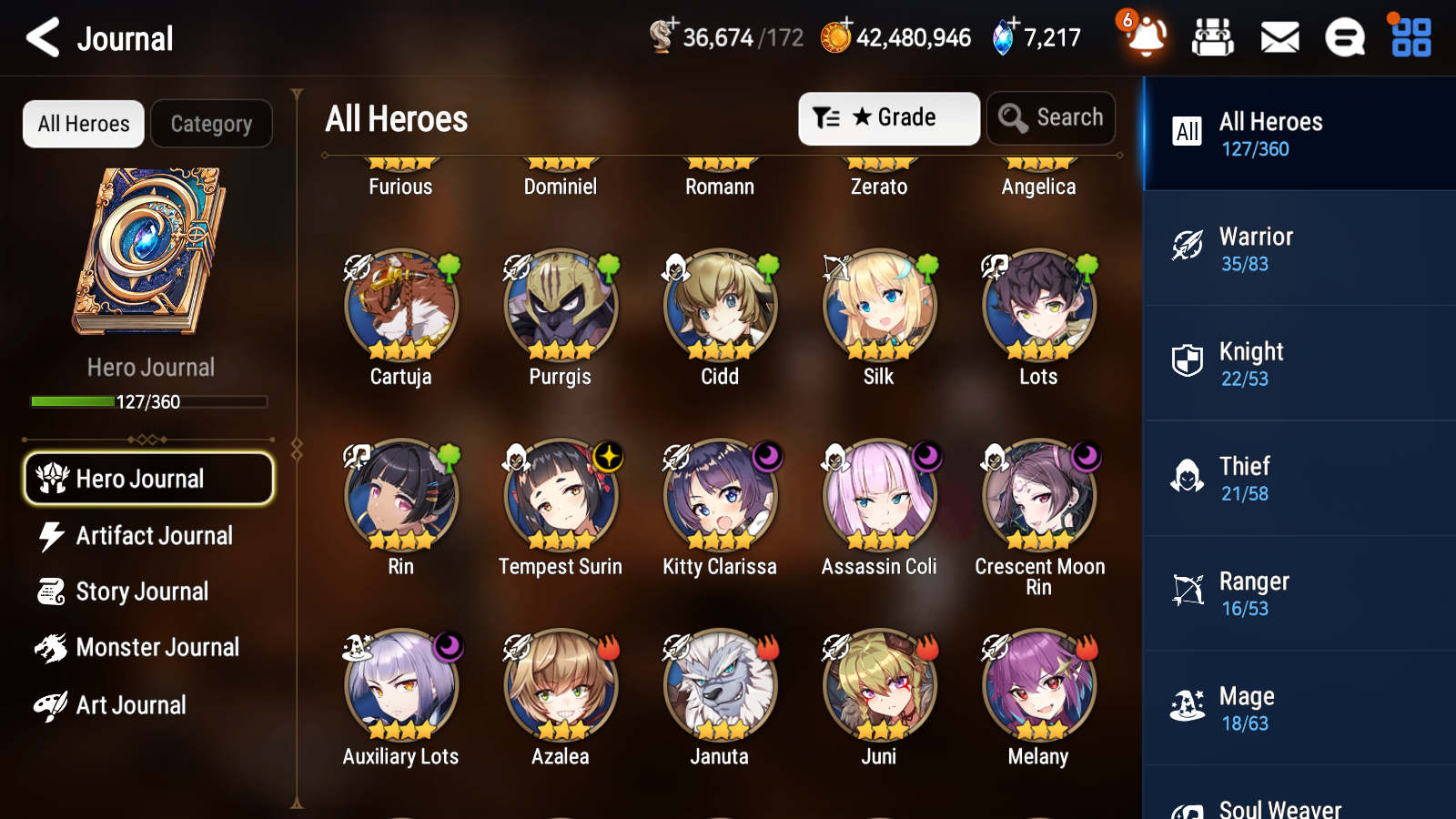The width and height of the screenshot is (1456, 819).
Task: Open the notification bell showing 6 alerts
Action: pos(1146,37)
